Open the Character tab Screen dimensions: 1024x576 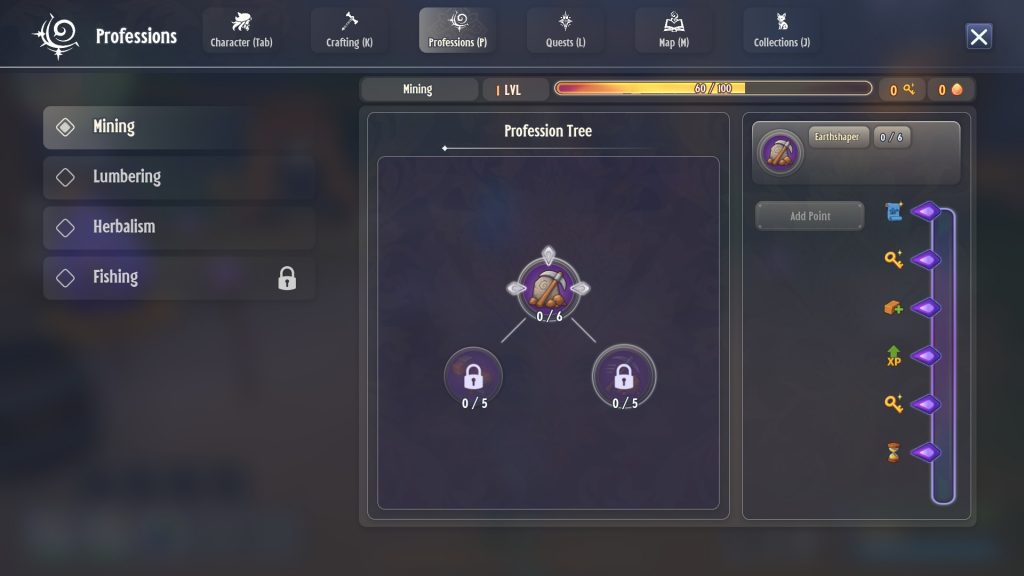[241, 30]
